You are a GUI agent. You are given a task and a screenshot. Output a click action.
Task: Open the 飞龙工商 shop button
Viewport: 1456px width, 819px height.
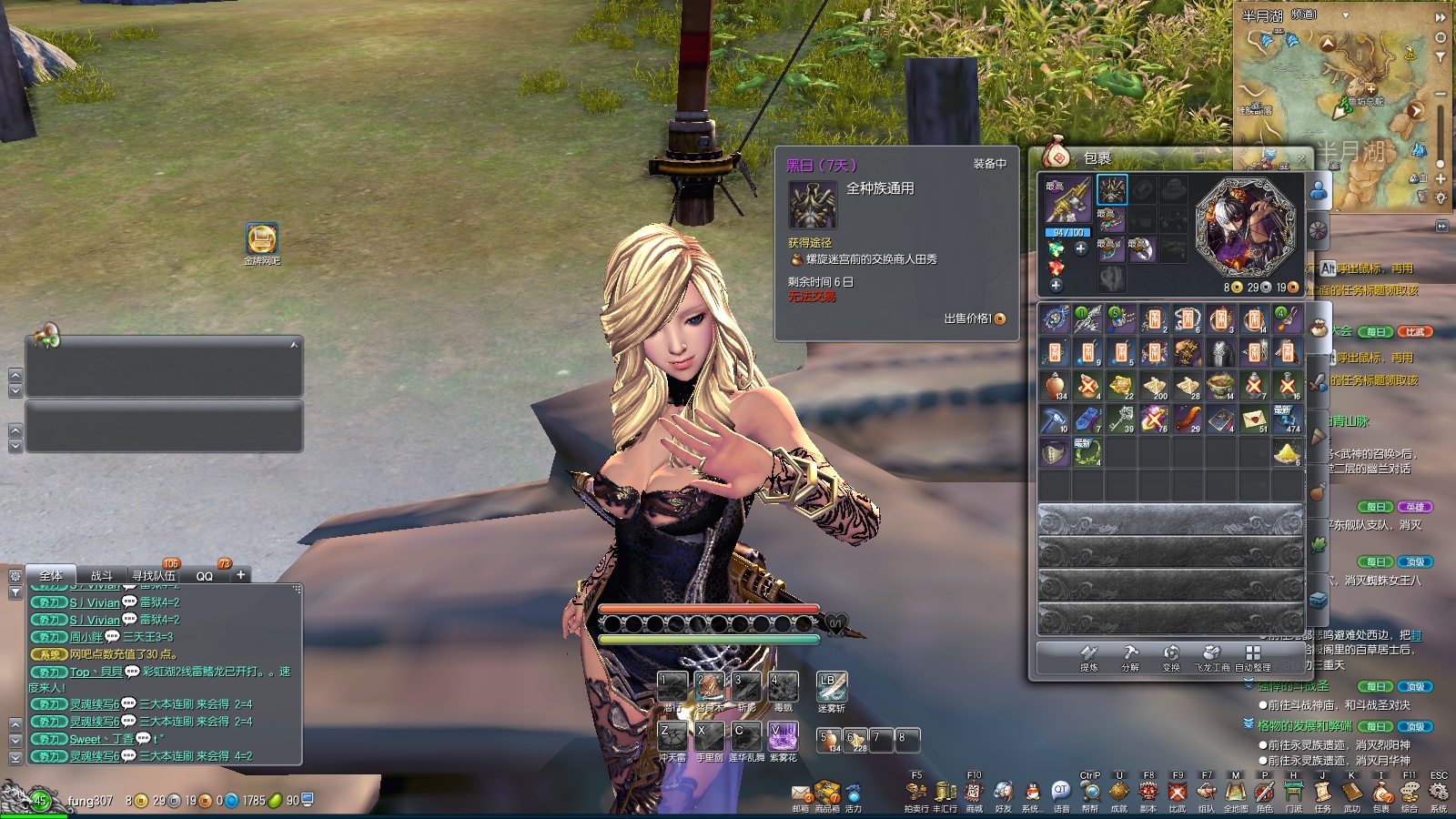coord(1211,656)
